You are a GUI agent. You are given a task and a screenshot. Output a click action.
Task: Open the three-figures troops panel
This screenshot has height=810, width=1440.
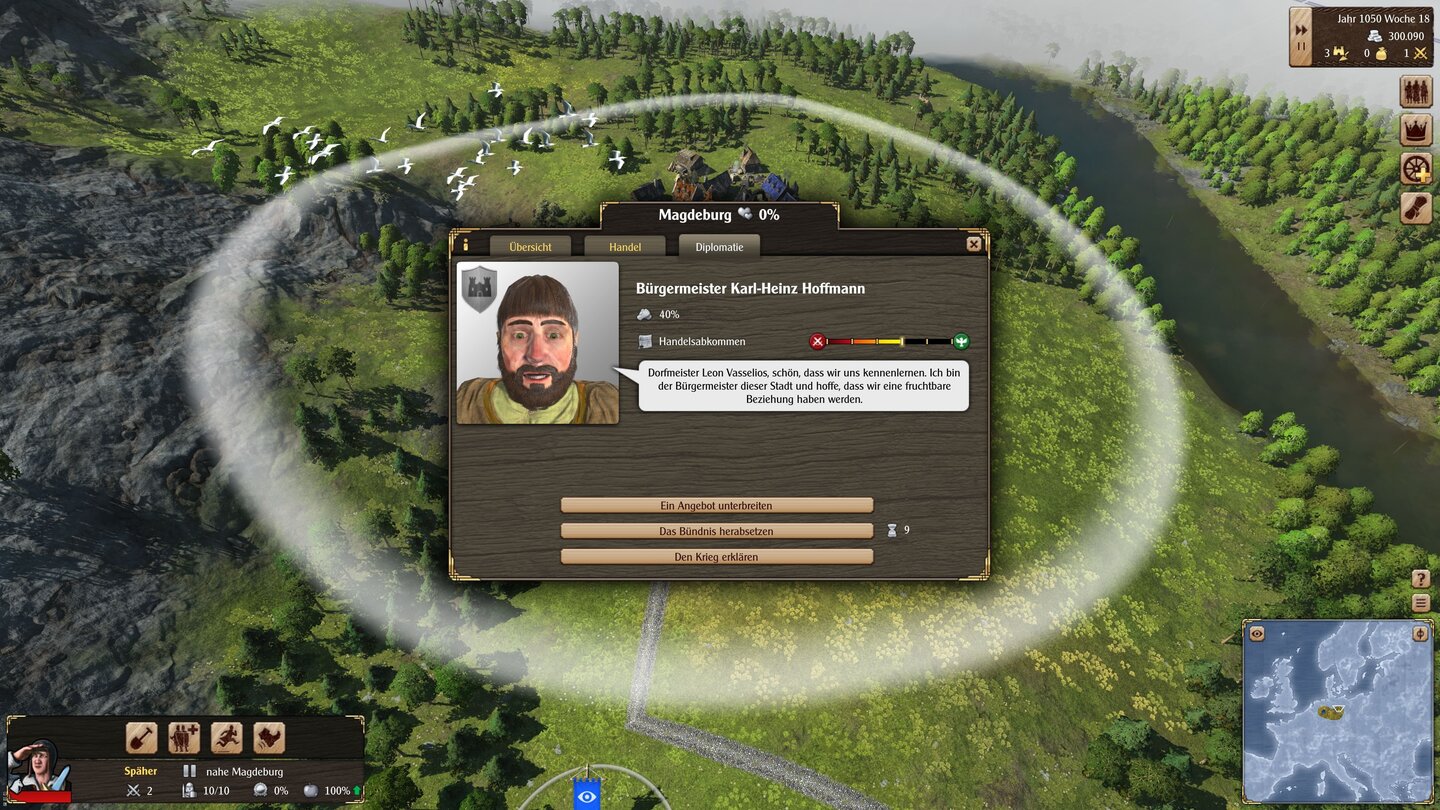tap(1415, 92)
